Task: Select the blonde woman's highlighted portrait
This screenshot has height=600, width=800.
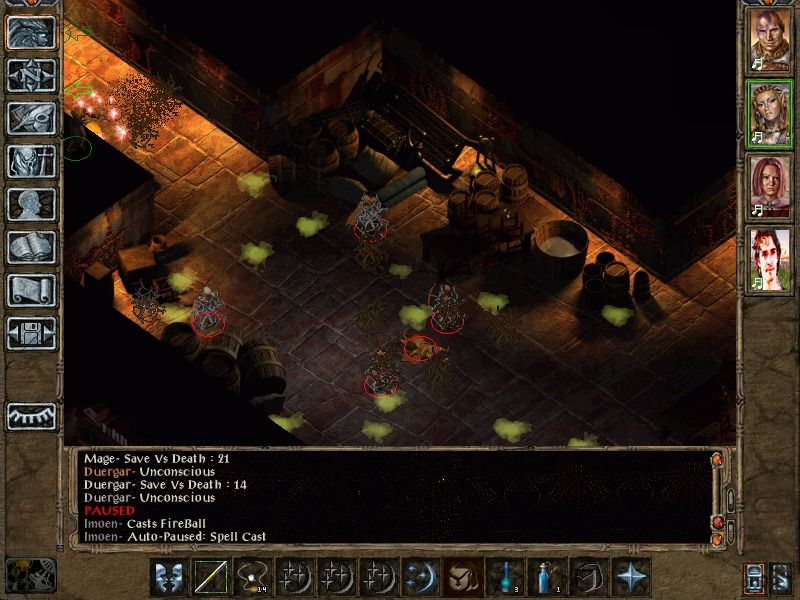Action: 769,113
